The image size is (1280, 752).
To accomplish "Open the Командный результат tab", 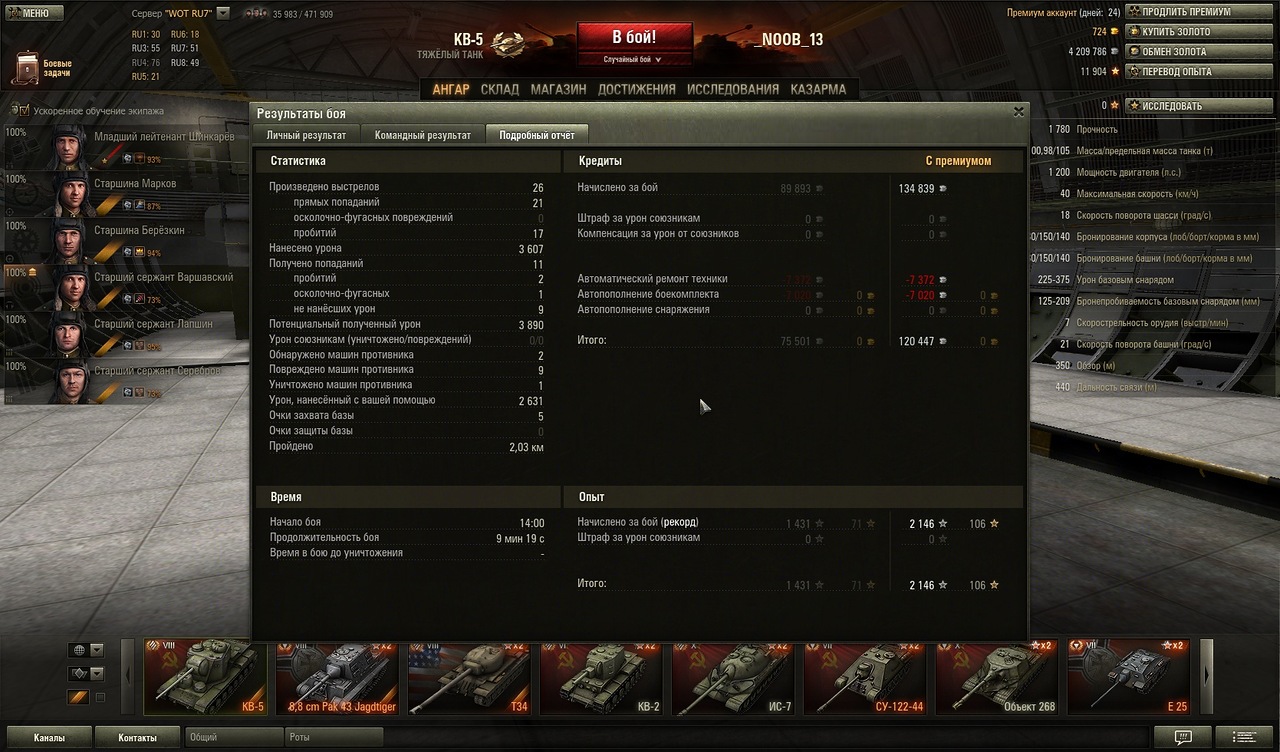I will click(x=422, y=135).
